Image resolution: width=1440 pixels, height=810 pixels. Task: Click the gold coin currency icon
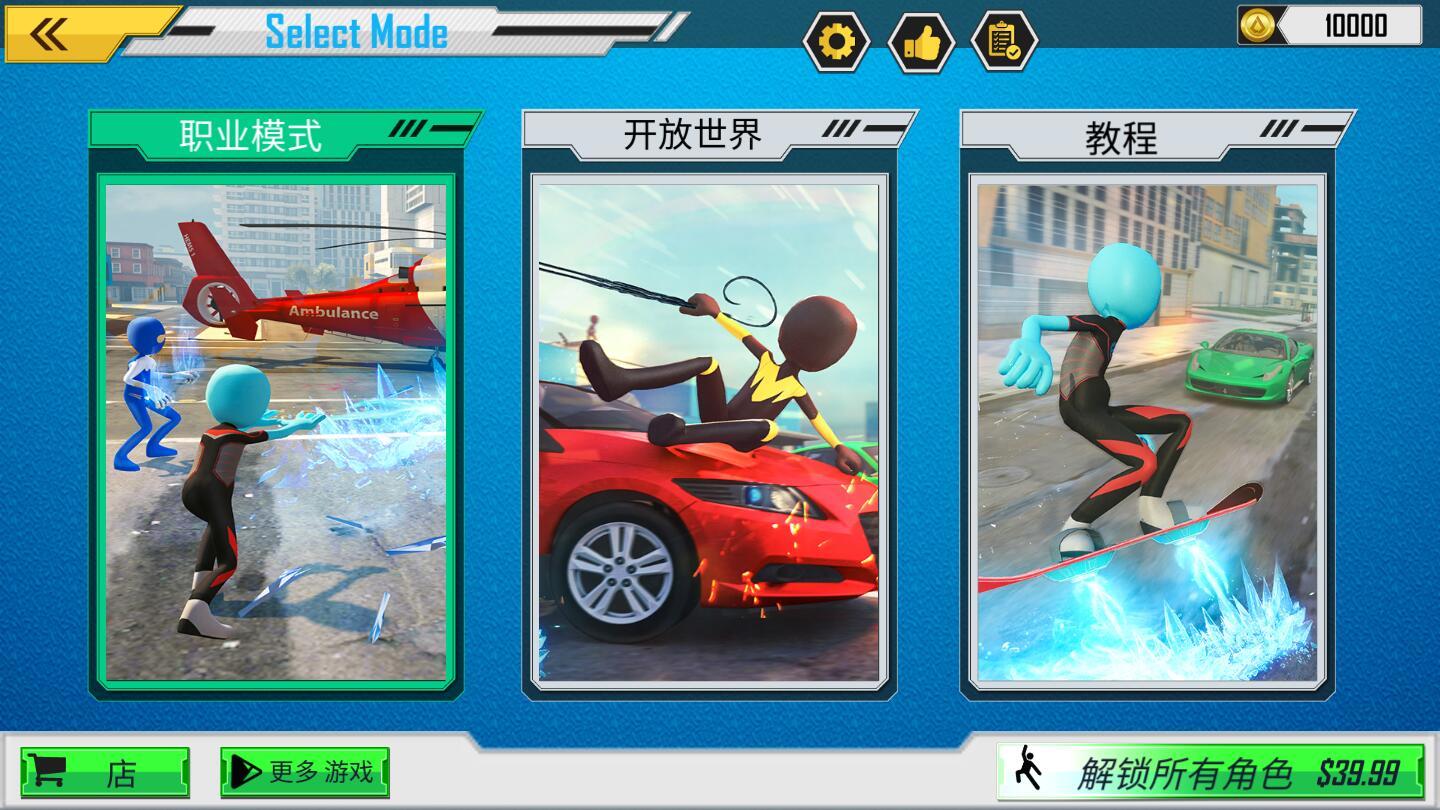[x=1256, y=27]
